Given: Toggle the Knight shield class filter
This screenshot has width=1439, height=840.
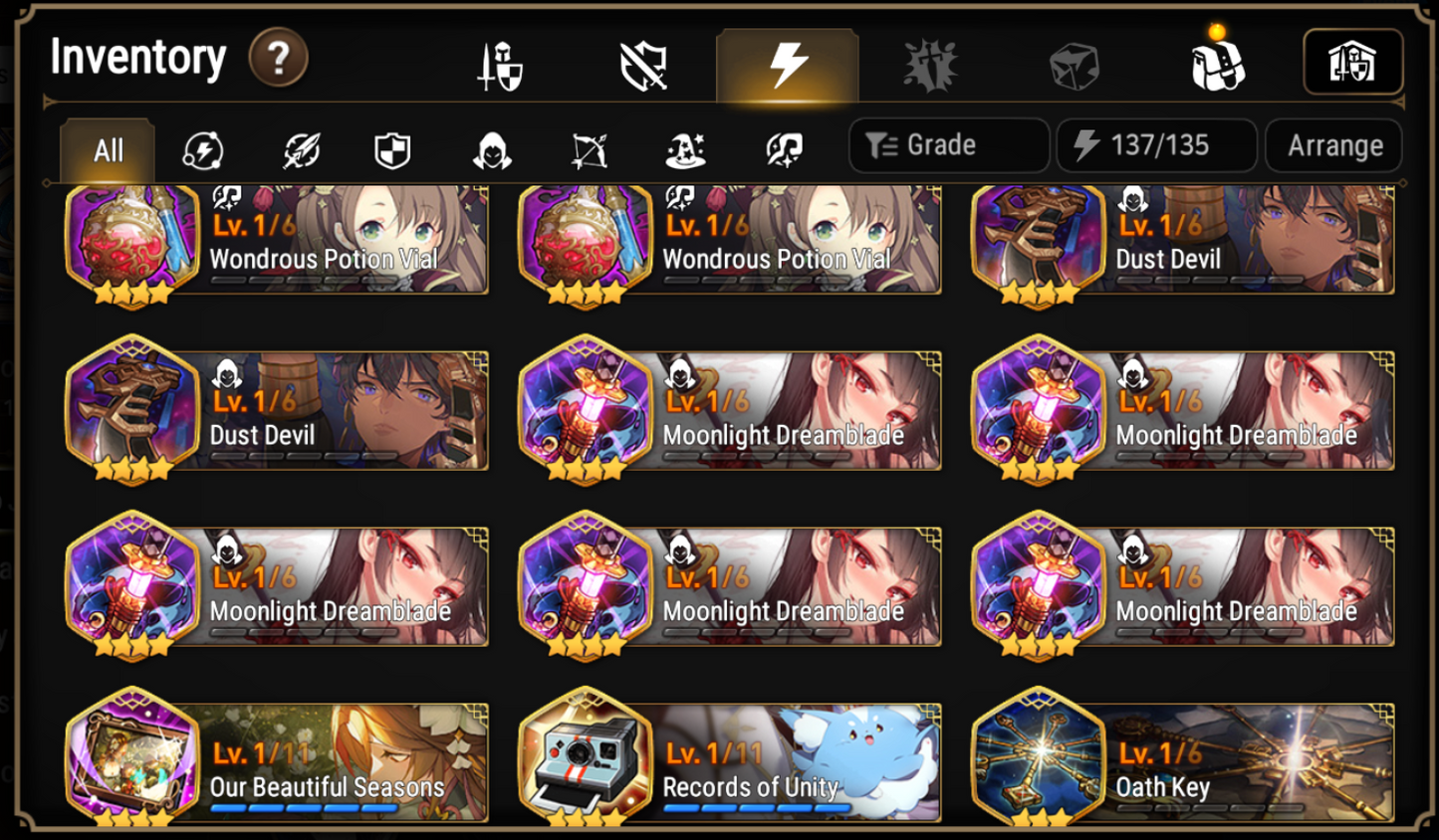Looking at the screenshot, I should 390,150.
